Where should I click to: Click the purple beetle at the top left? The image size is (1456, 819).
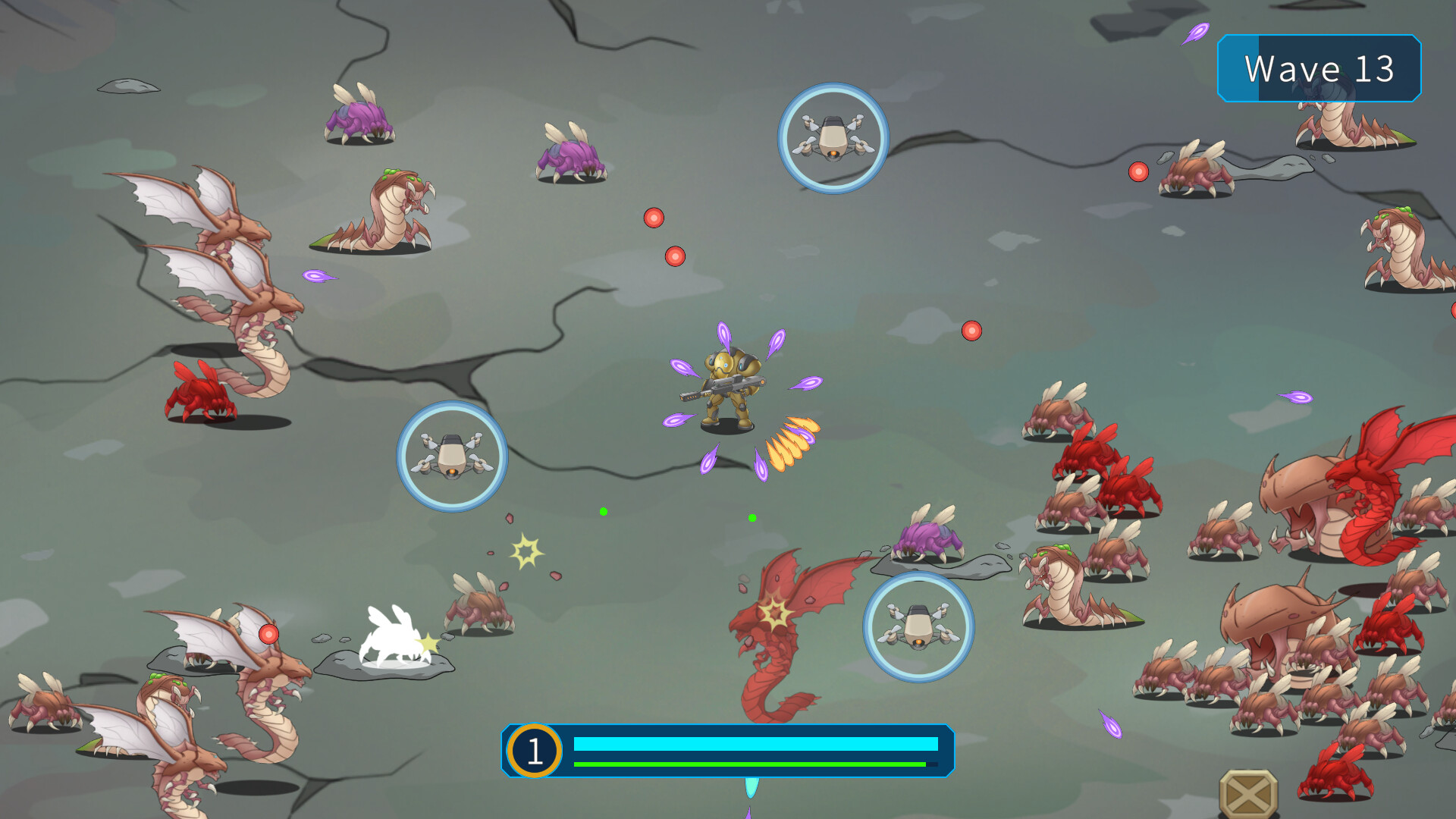(x=359, y=118)
